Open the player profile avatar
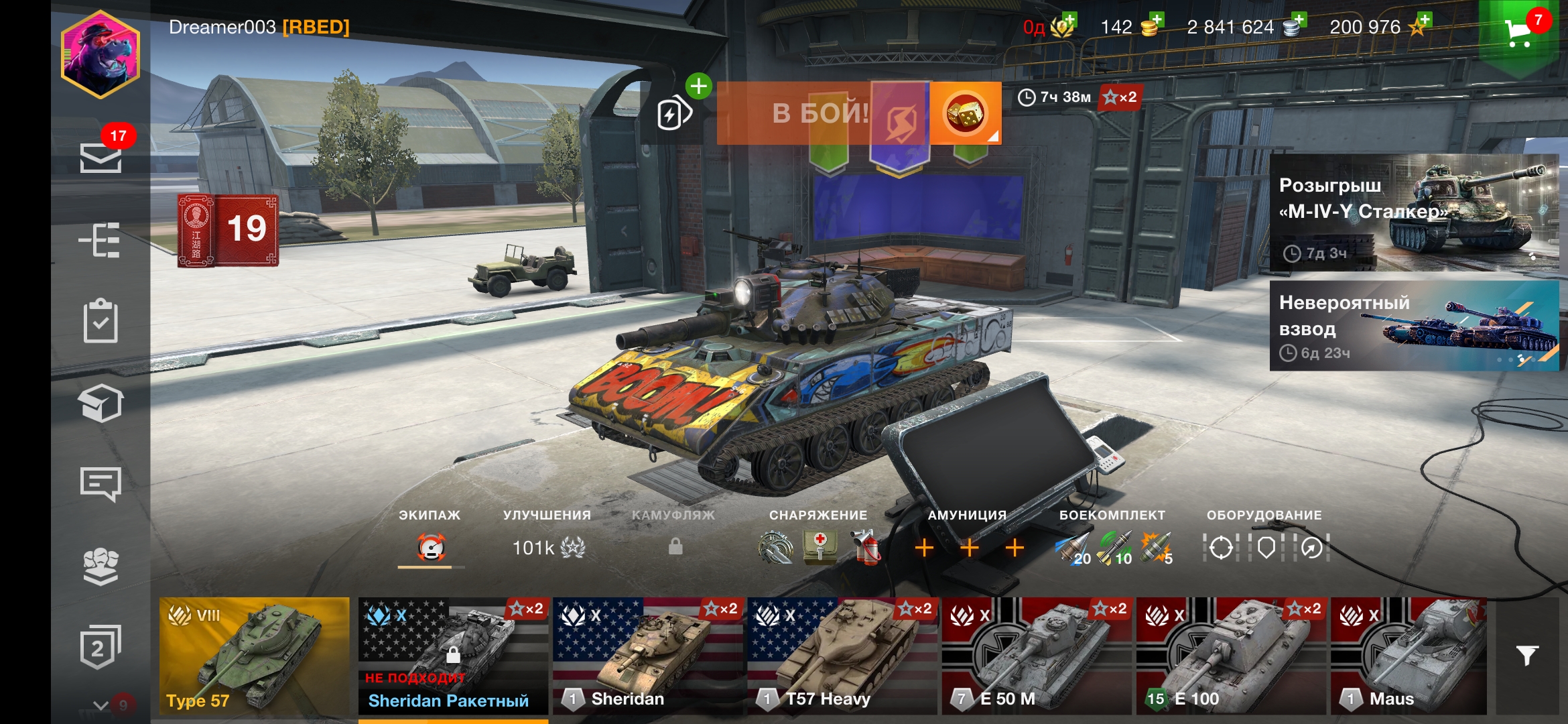Screen dimensions: 1568x724 [101, 54]
